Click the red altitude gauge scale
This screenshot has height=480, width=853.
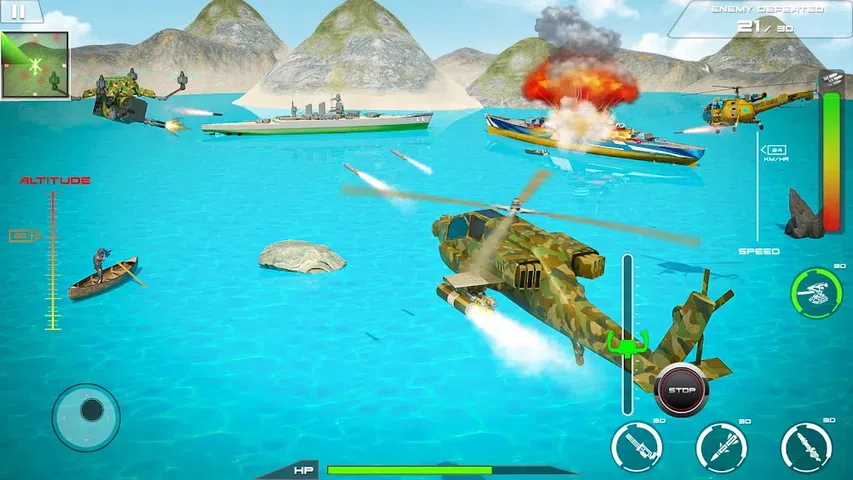pyautogui.click(x=53, y=262)
